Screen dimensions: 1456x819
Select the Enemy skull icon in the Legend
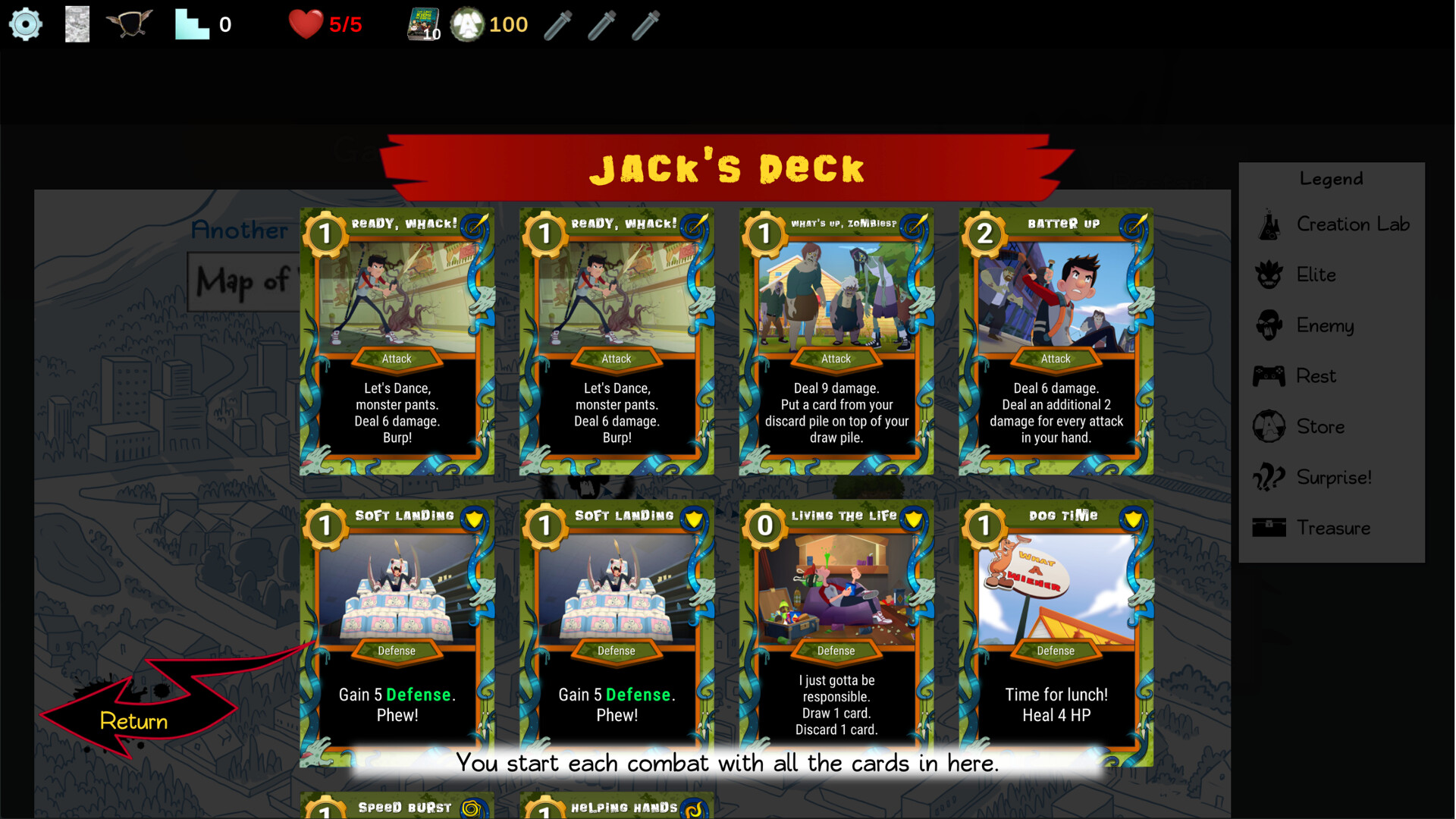[x=1269, y=325]
